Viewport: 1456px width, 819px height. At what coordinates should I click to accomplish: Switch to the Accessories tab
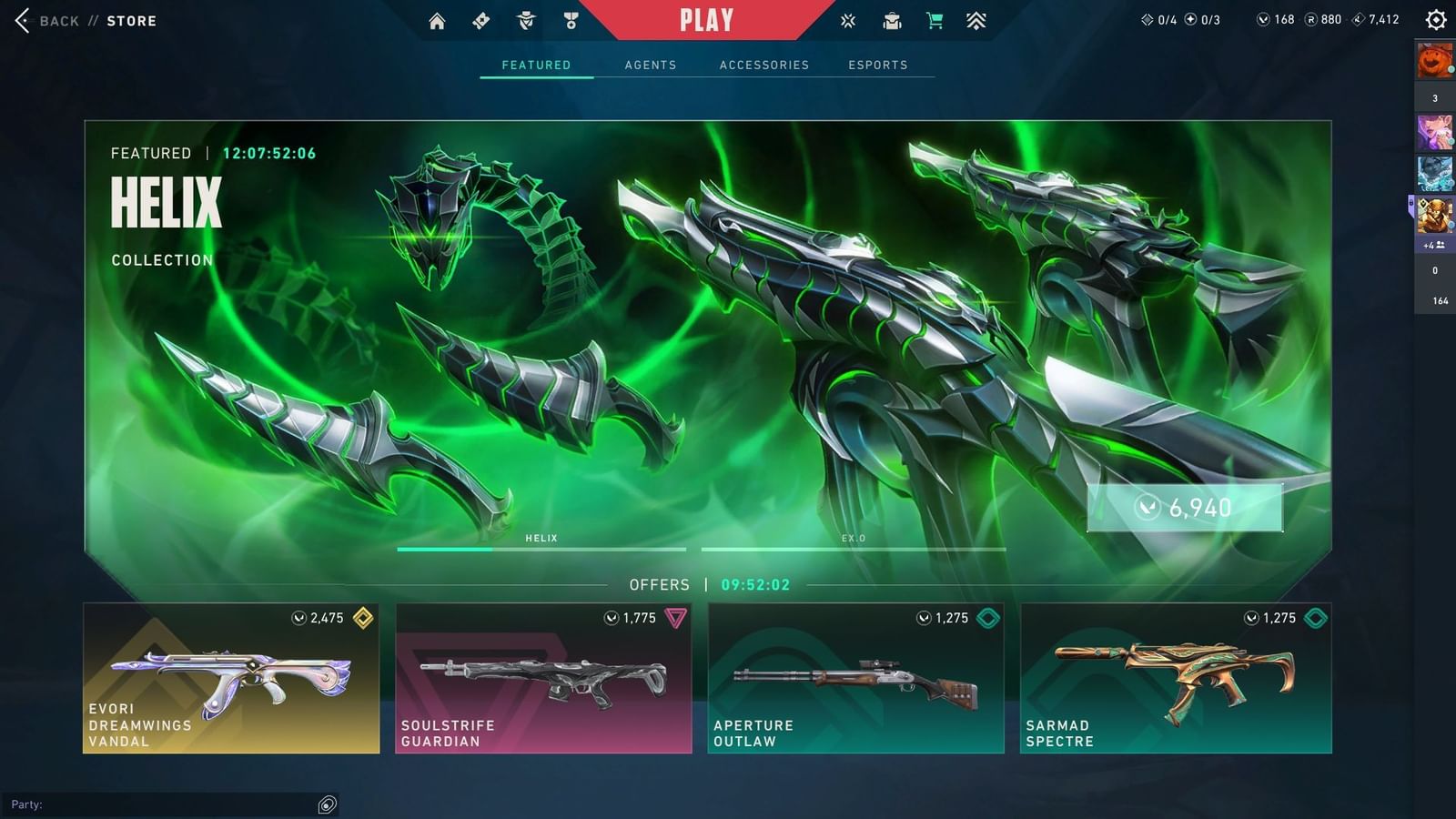click(x=764, y=65)
